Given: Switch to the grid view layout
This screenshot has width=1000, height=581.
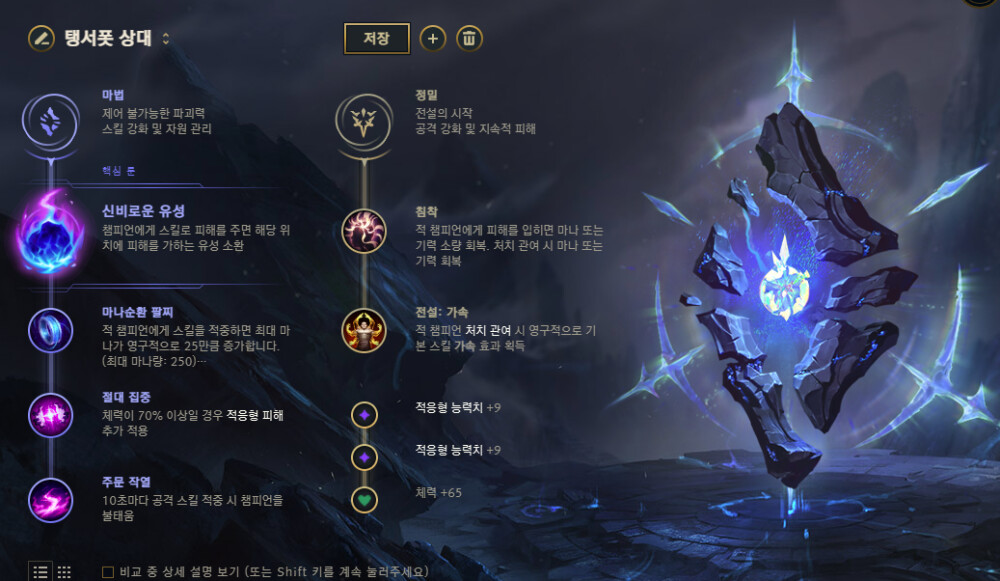Looking at the screenshot, I should pyautogui.click(x=64, y=572).
